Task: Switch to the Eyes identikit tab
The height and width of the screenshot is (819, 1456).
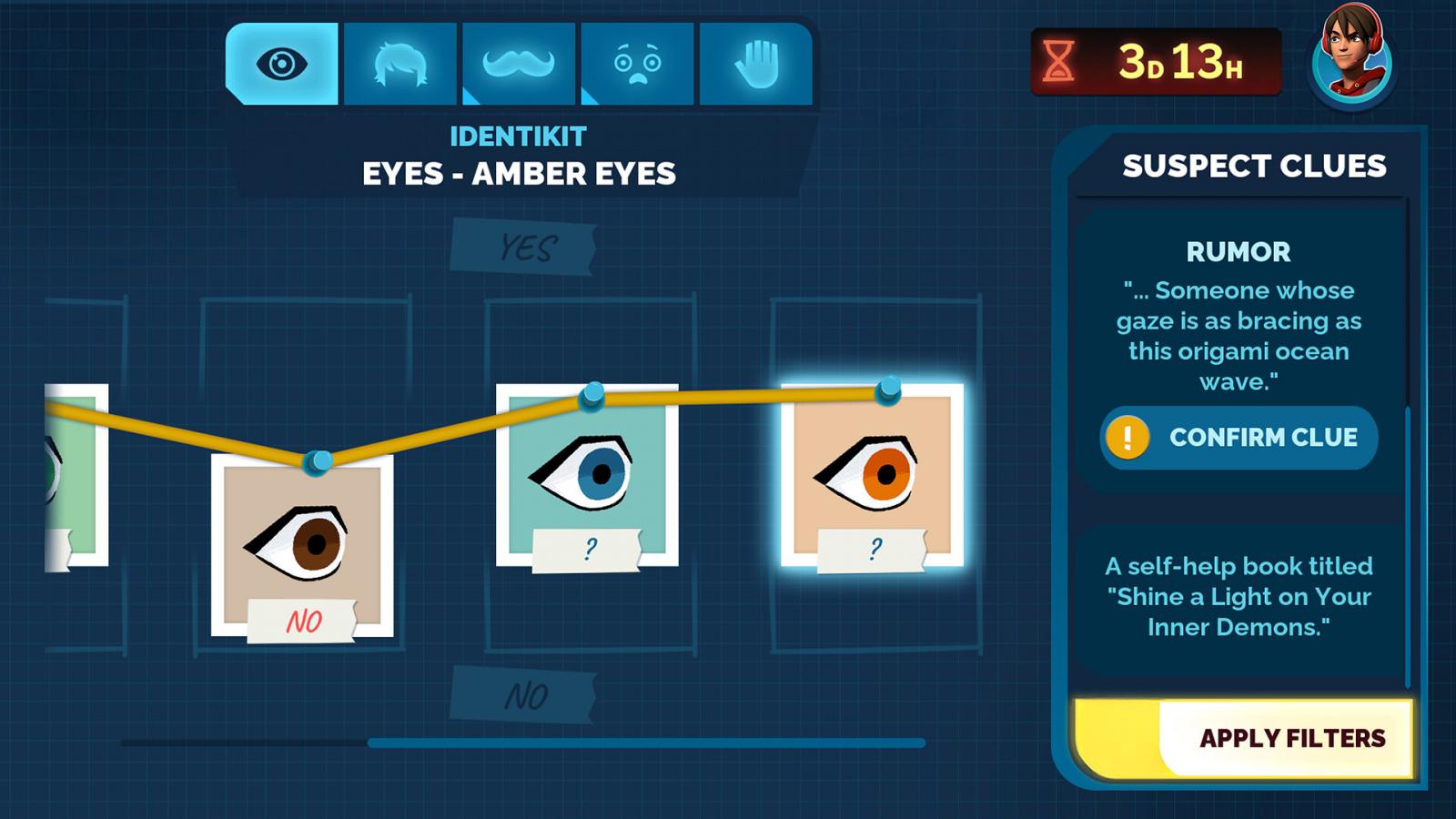Action: pyautogui.click(x=281, y=64)
